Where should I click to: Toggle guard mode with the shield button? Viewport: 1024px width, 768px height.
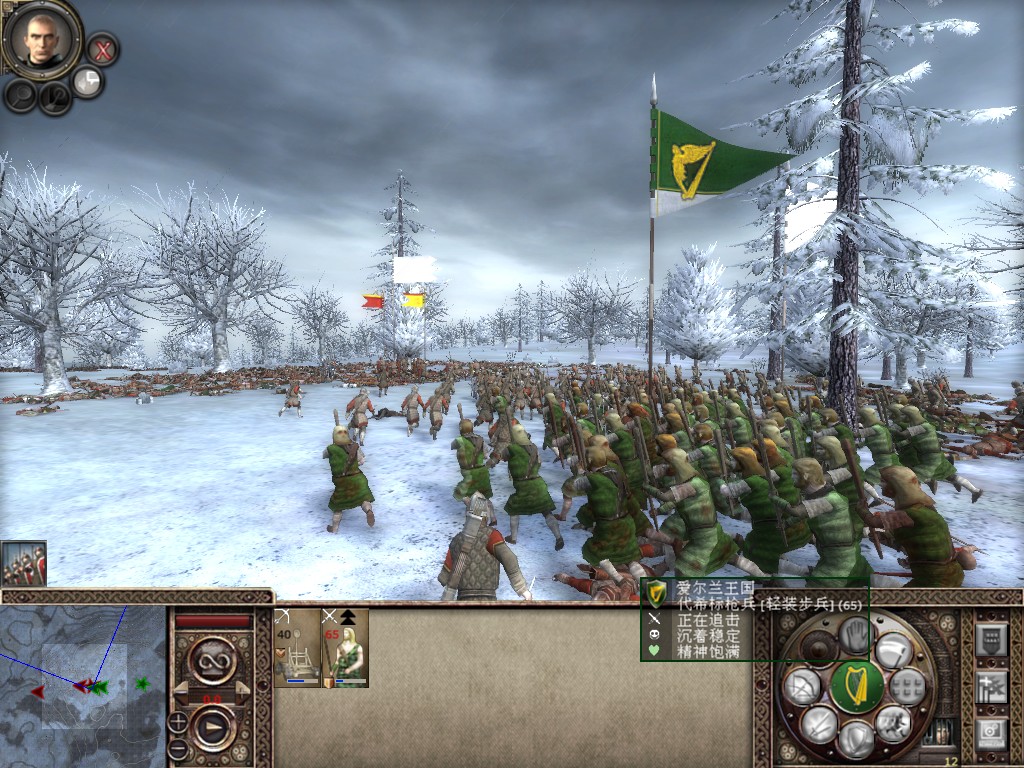(x=856, y=740)
